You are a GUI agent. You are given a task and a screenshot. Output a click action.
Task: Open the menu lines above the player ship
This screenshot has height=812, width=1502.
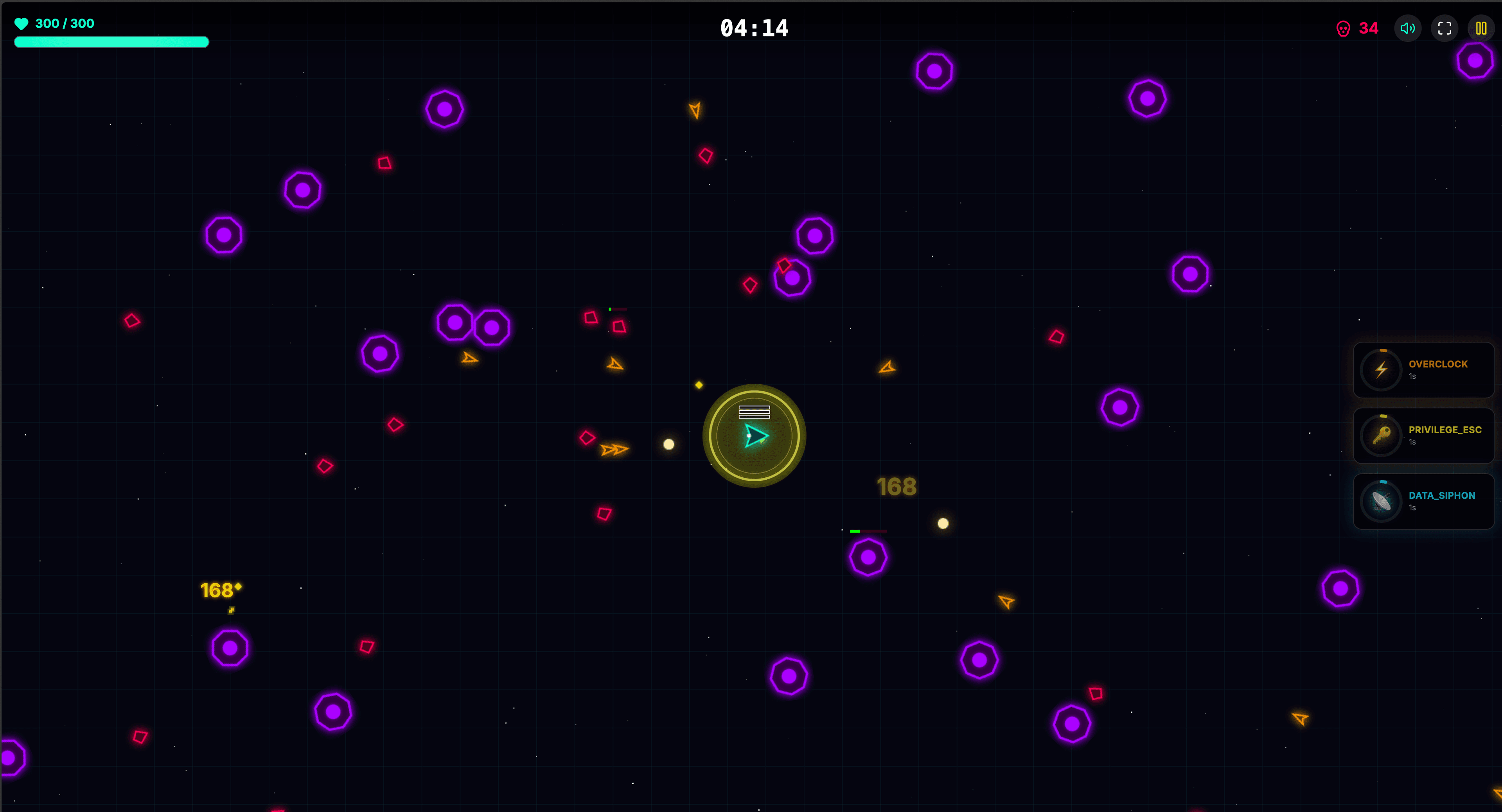click(754, 412)
